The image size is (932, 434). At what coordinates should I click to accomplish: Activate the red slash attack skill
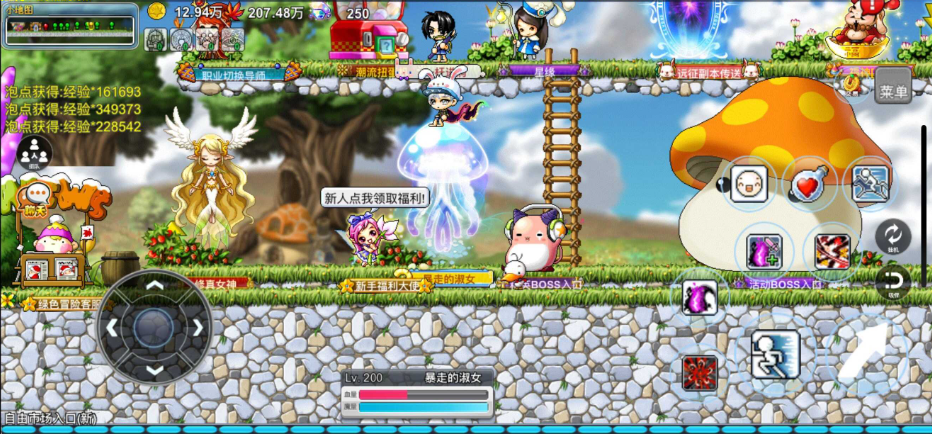coord(832,250)
